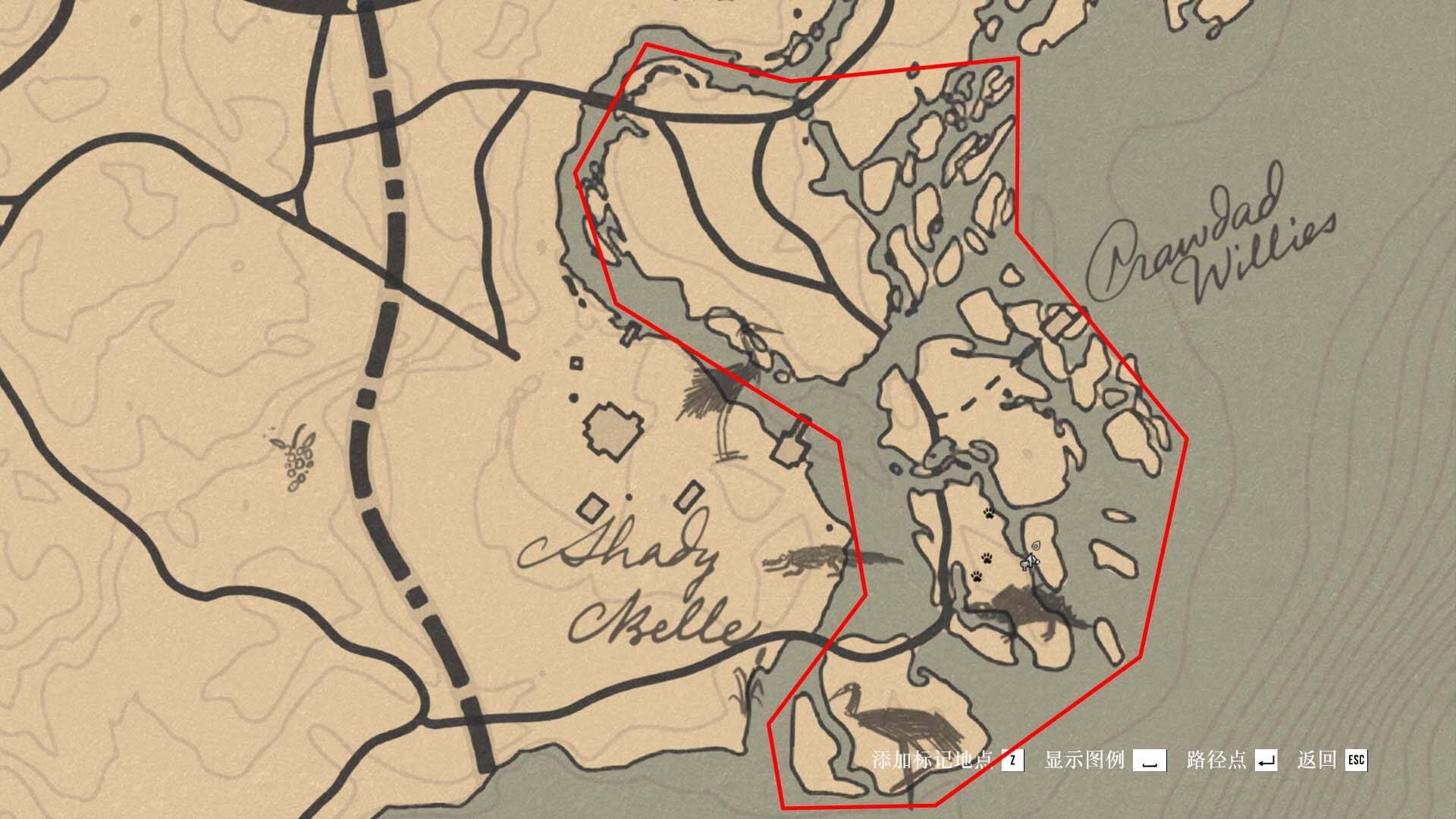Select the small teardrop map marker
The height and width of the screenshot is (819, 1456).
click(1036, 545)
